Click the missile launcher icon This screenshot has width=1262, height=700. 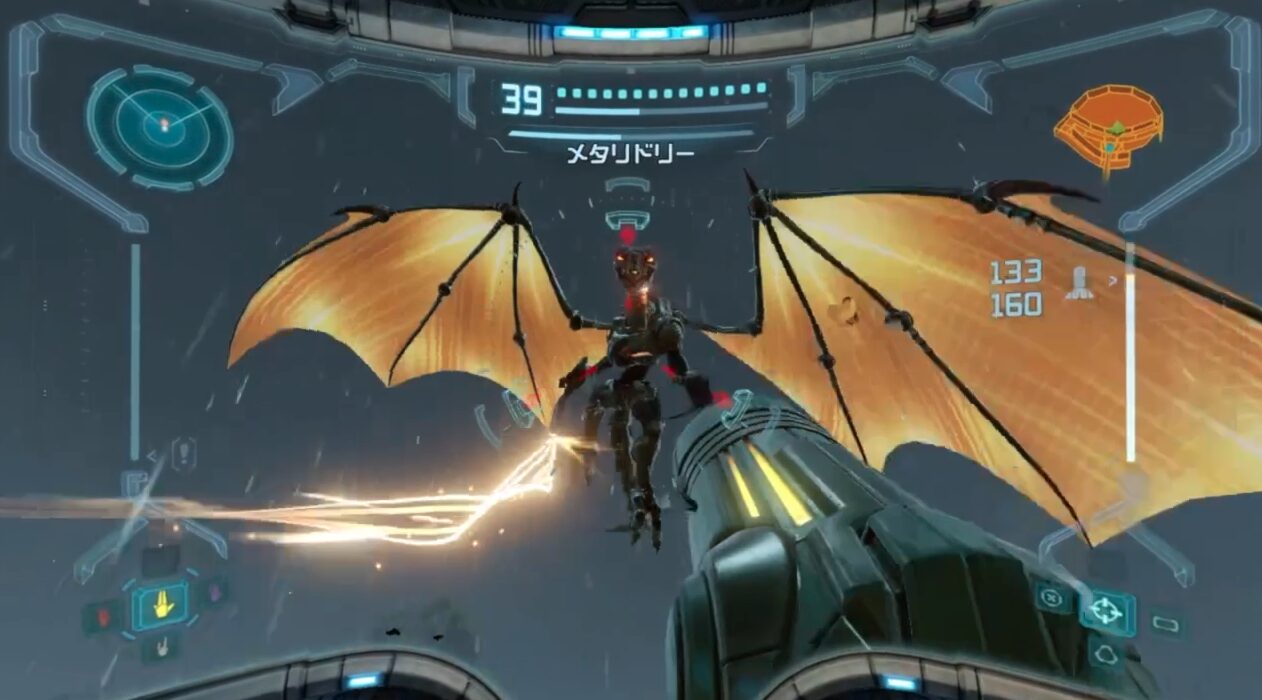pos(1080,286)
